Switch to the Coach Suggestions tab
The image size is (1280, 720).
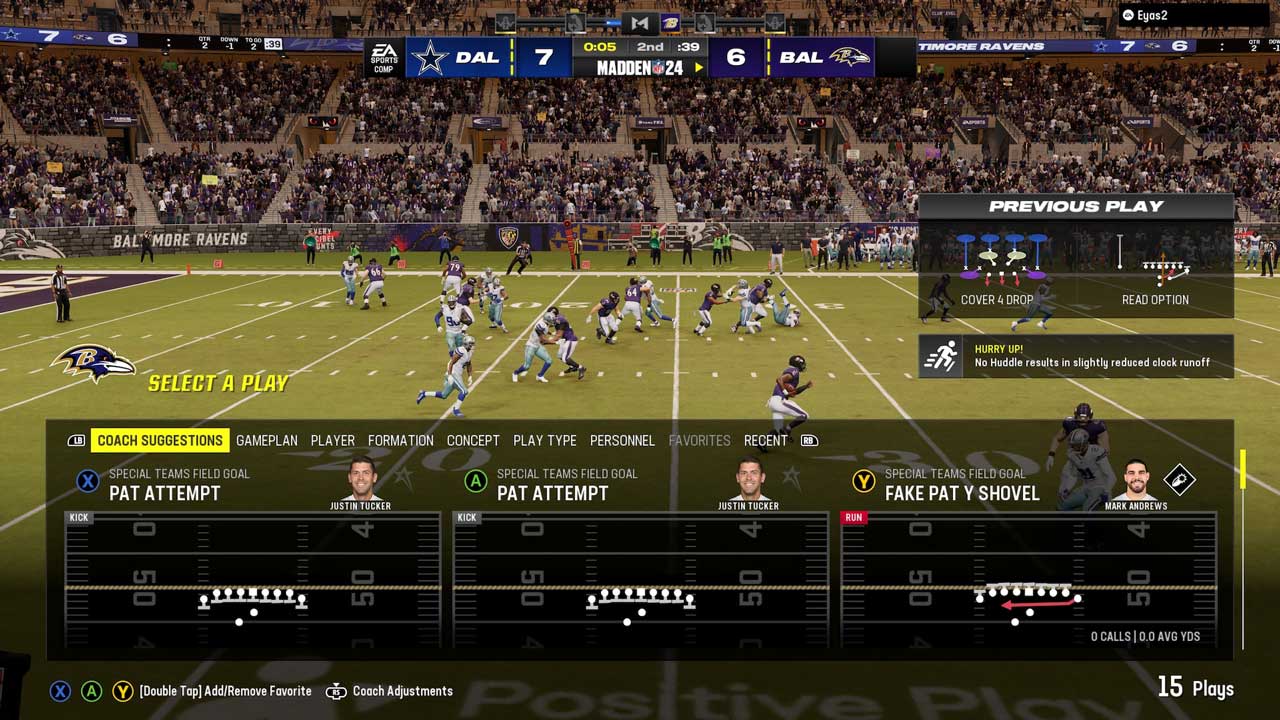(160, 440)
